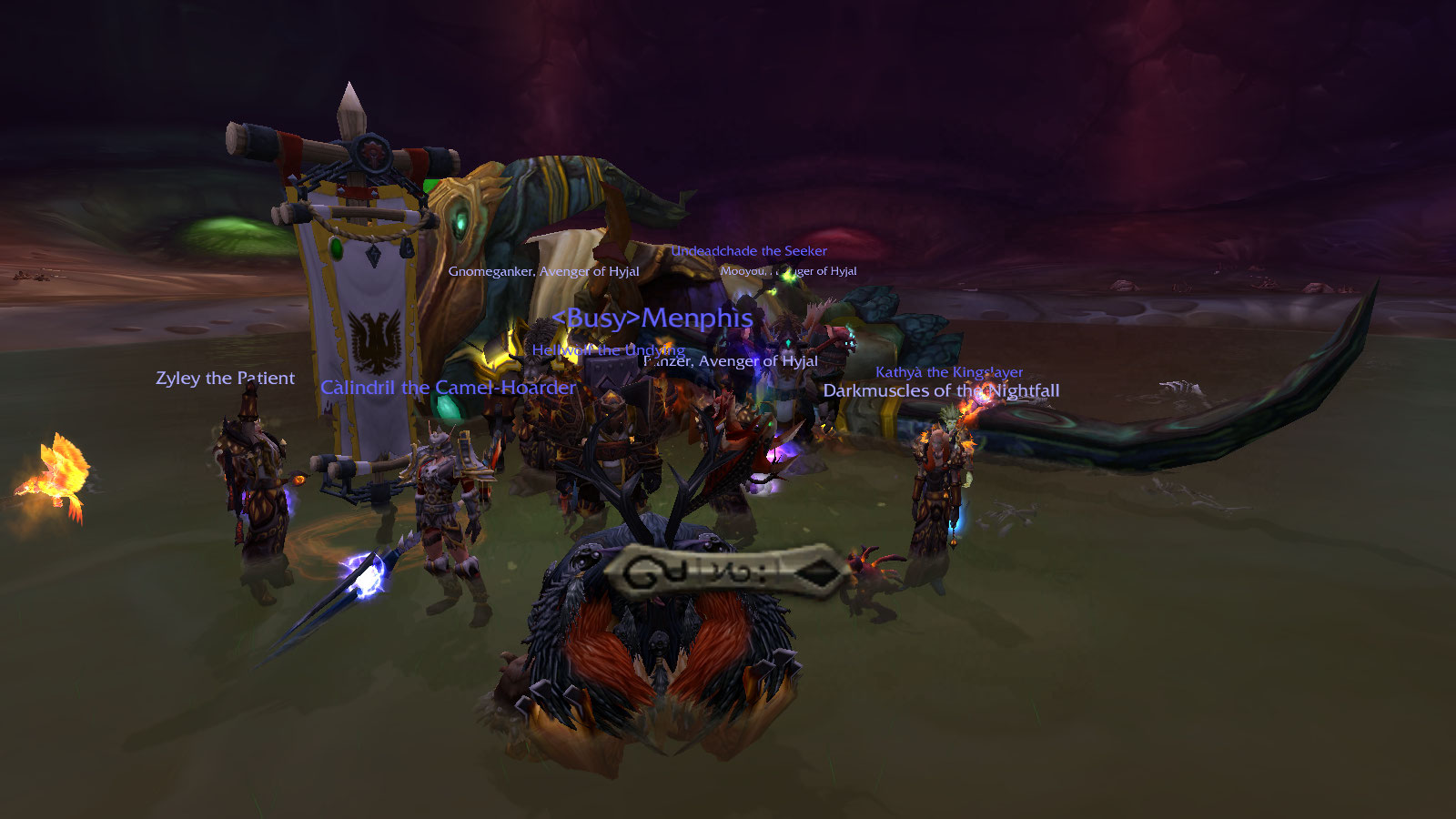This screenshot has width=1456, height=819.
Task: Target Càlindril the Camel-Hoarder by name label
Action: tap(448, 388)
